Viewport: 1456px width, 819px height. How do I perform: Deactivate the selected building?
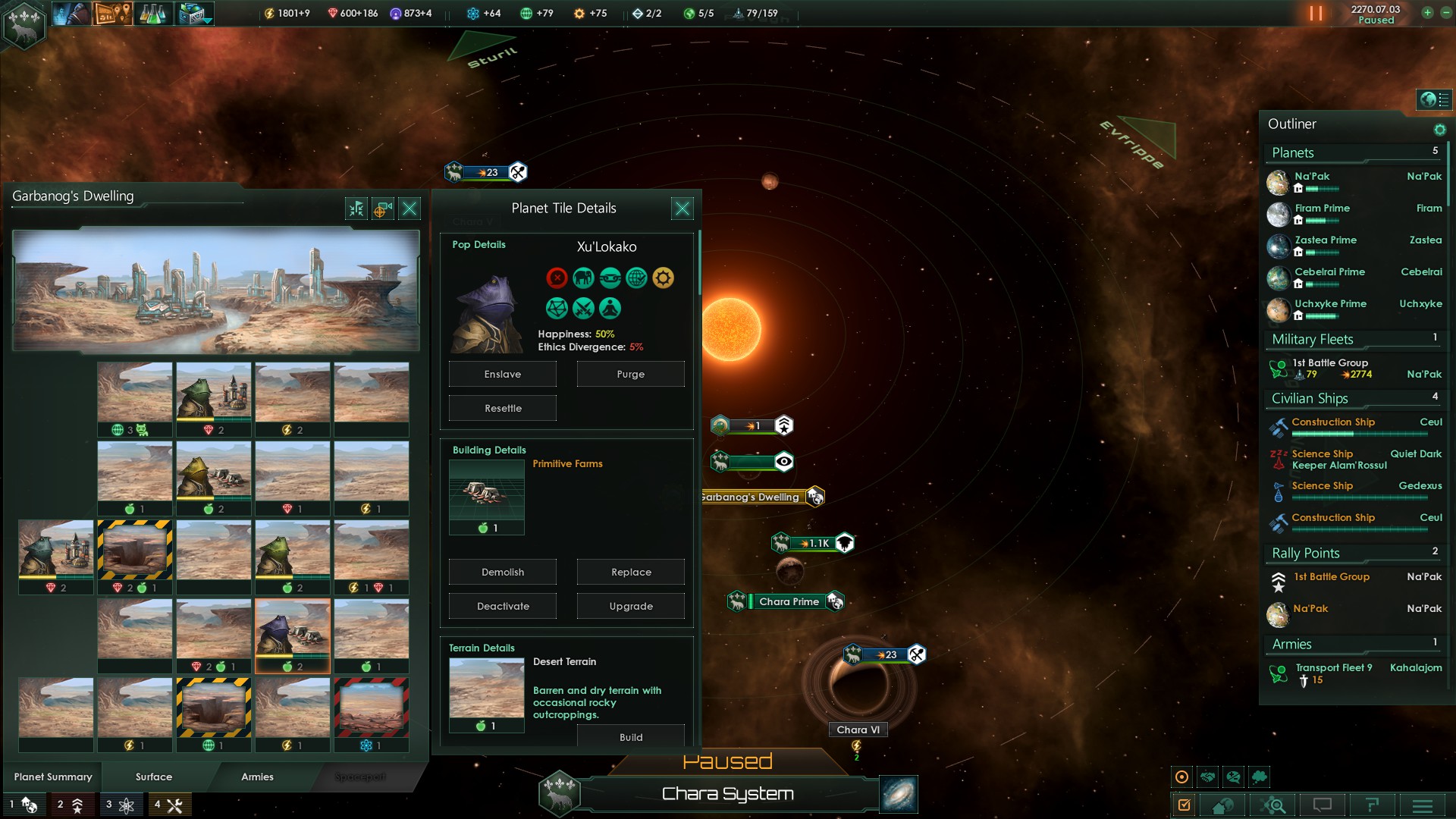click(502, 607)
